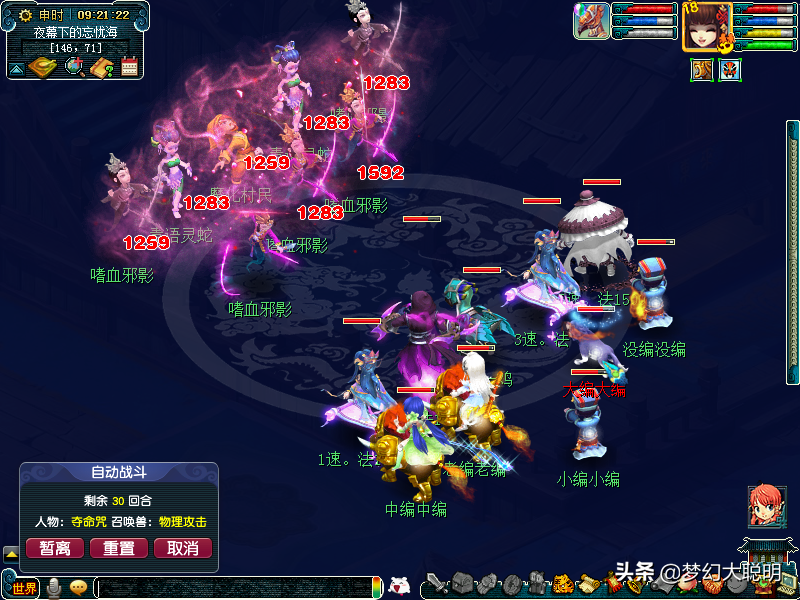This screenshot has height=600, width=800.
Task: Click the red mask buff icon
Action: click(731, 71)
